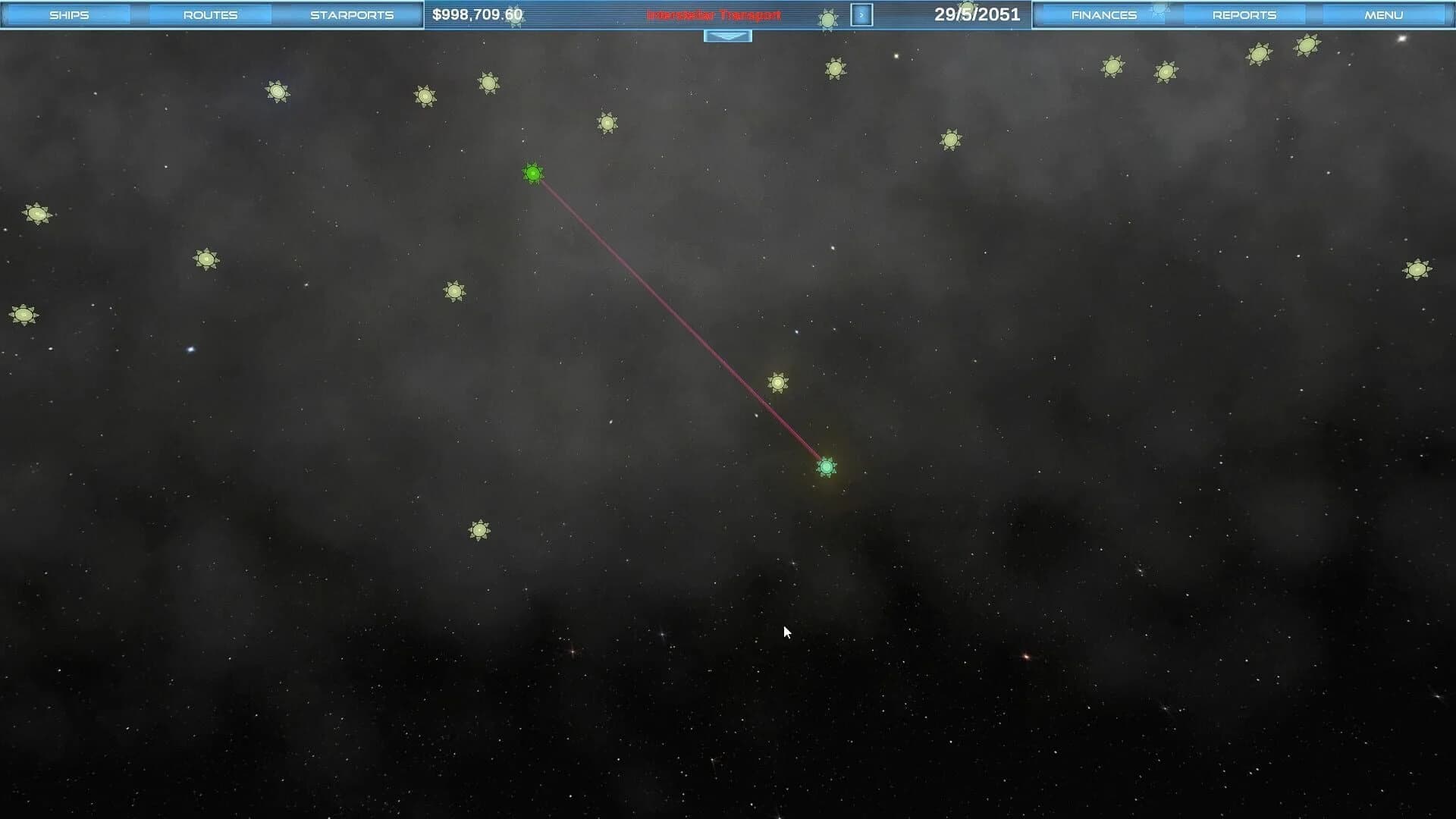Click the 29/5/2051 date display
This screenshot has height=819, width=1456.
coord(978,13)
